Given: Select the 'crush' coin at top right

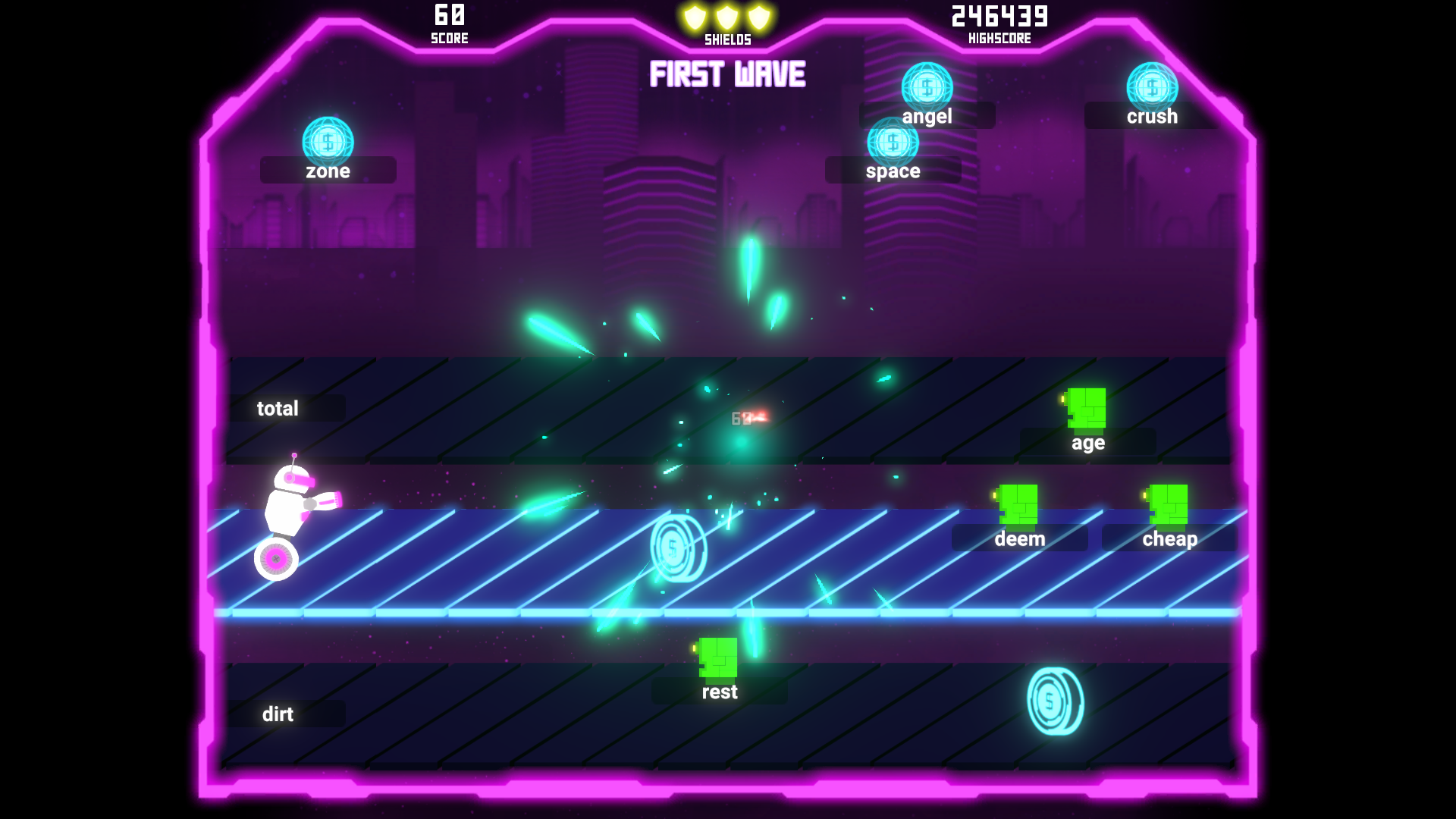Looking at the screenshot, I should [1151, 86].
